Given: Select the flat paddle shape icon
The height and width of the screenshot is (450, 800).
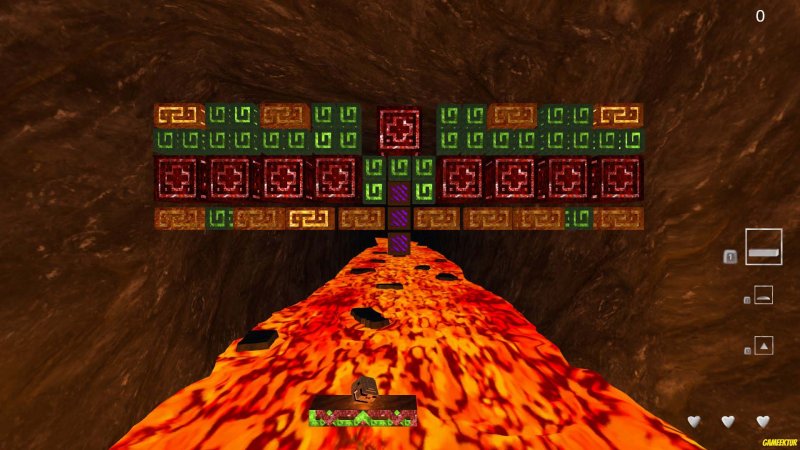Looking at the screenshot, I should tap(763, 247).
